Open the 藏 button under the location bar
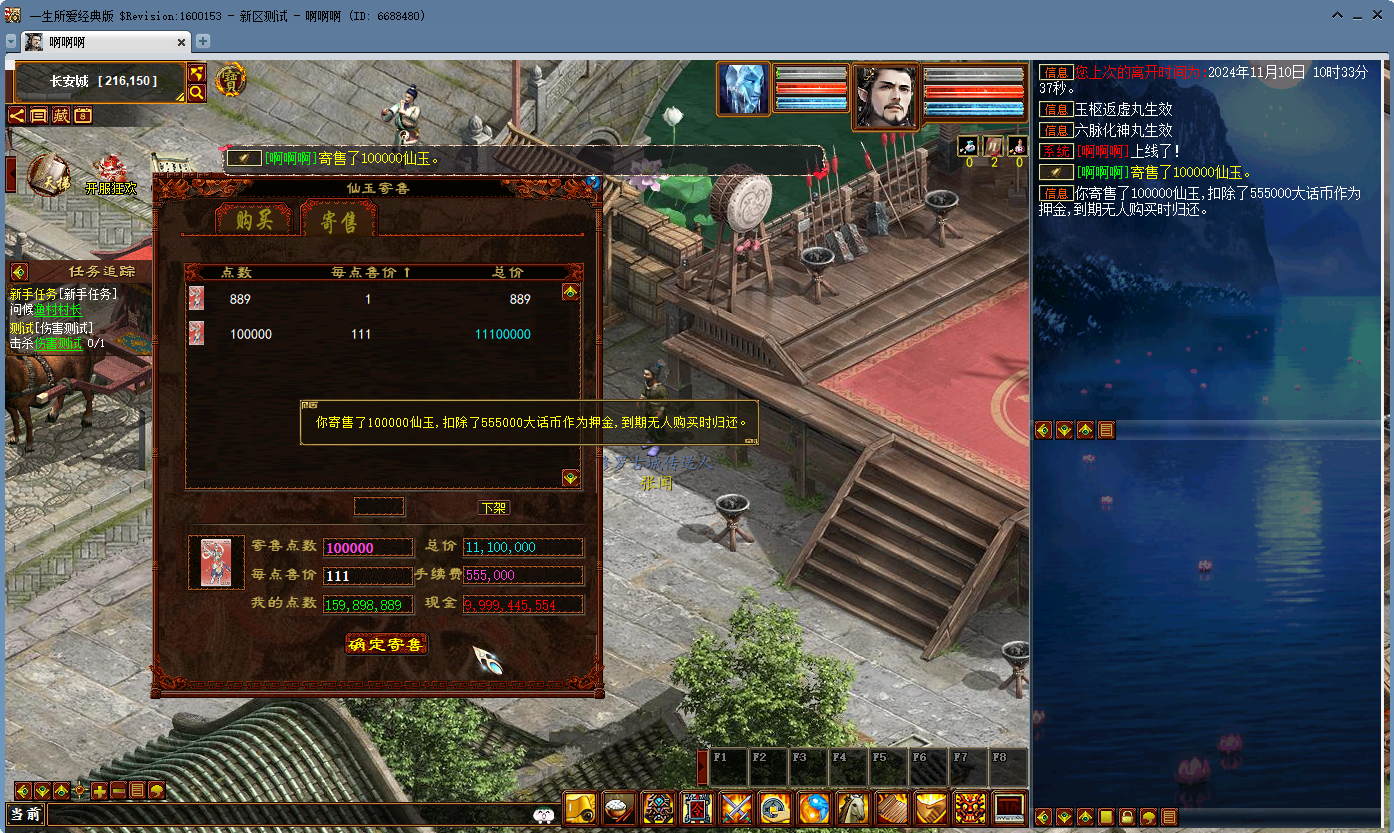Image resolution: width=1394 pixels, height=833 pixels. click(60, 115)
